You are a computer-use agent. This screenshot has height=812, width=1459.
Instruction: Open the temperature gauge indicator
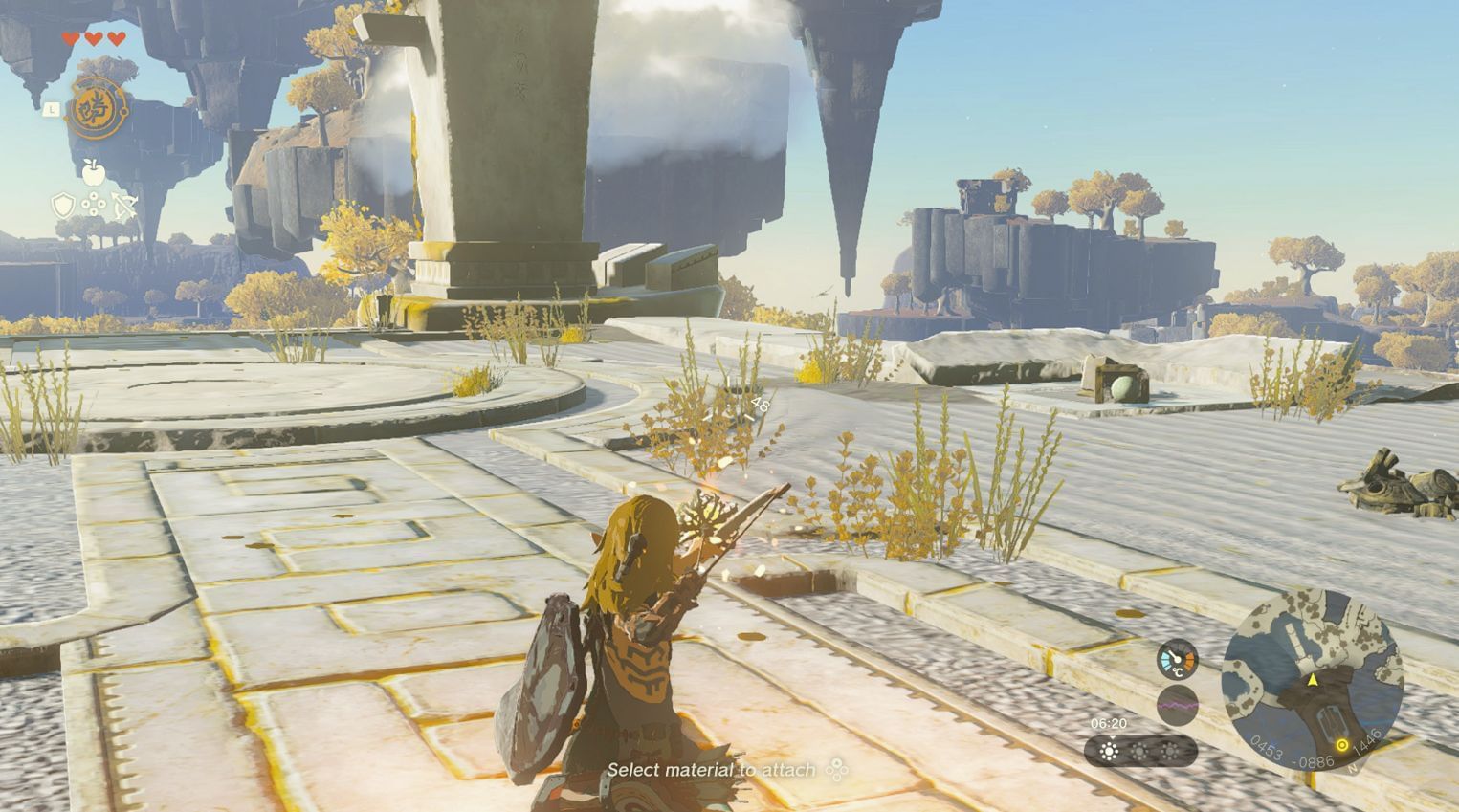1176,659
